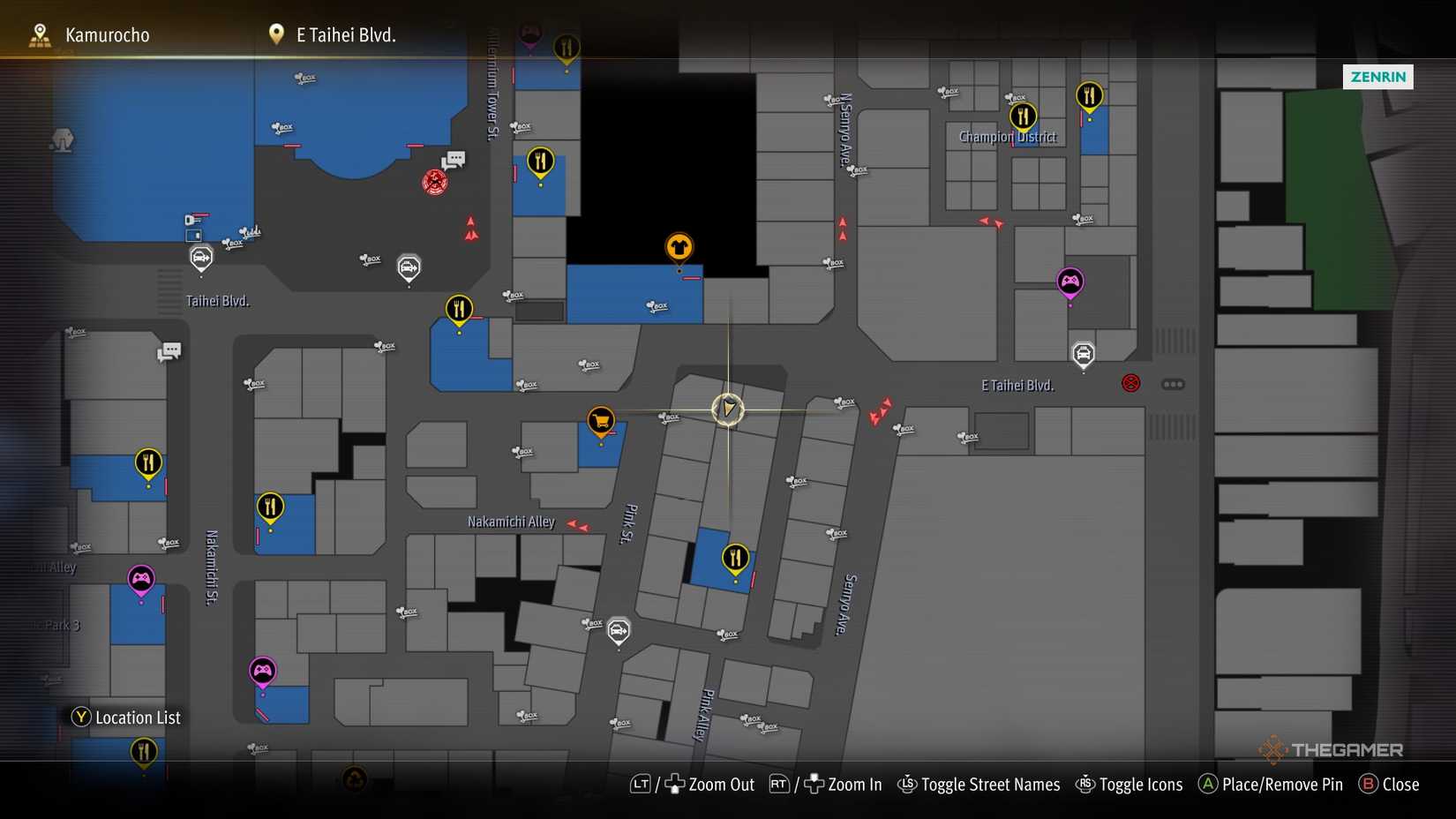Click the Kamurocho area label

pos(107,34)
